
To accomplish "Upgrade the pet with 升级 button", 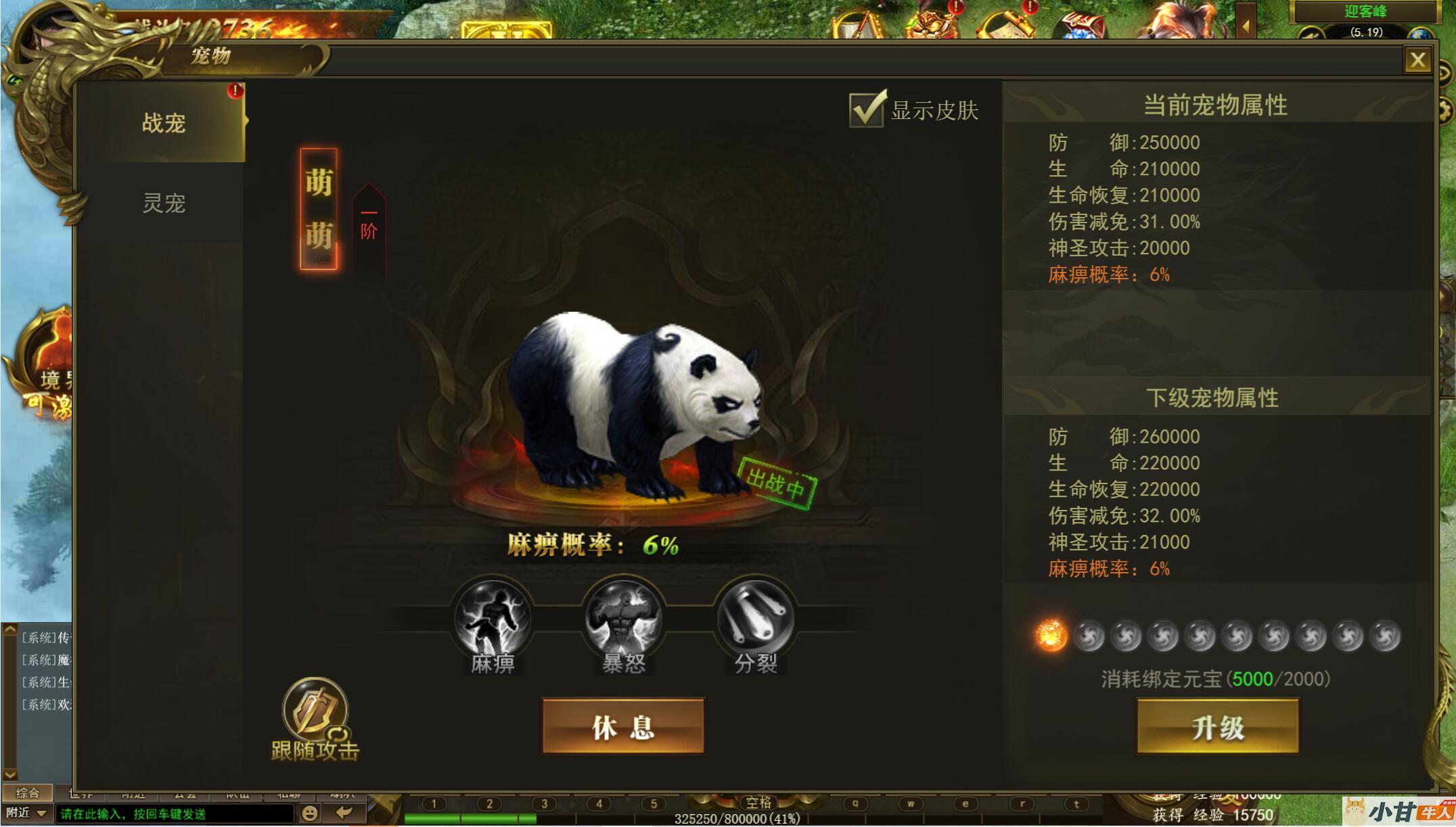I will (x=1217, y=727).
